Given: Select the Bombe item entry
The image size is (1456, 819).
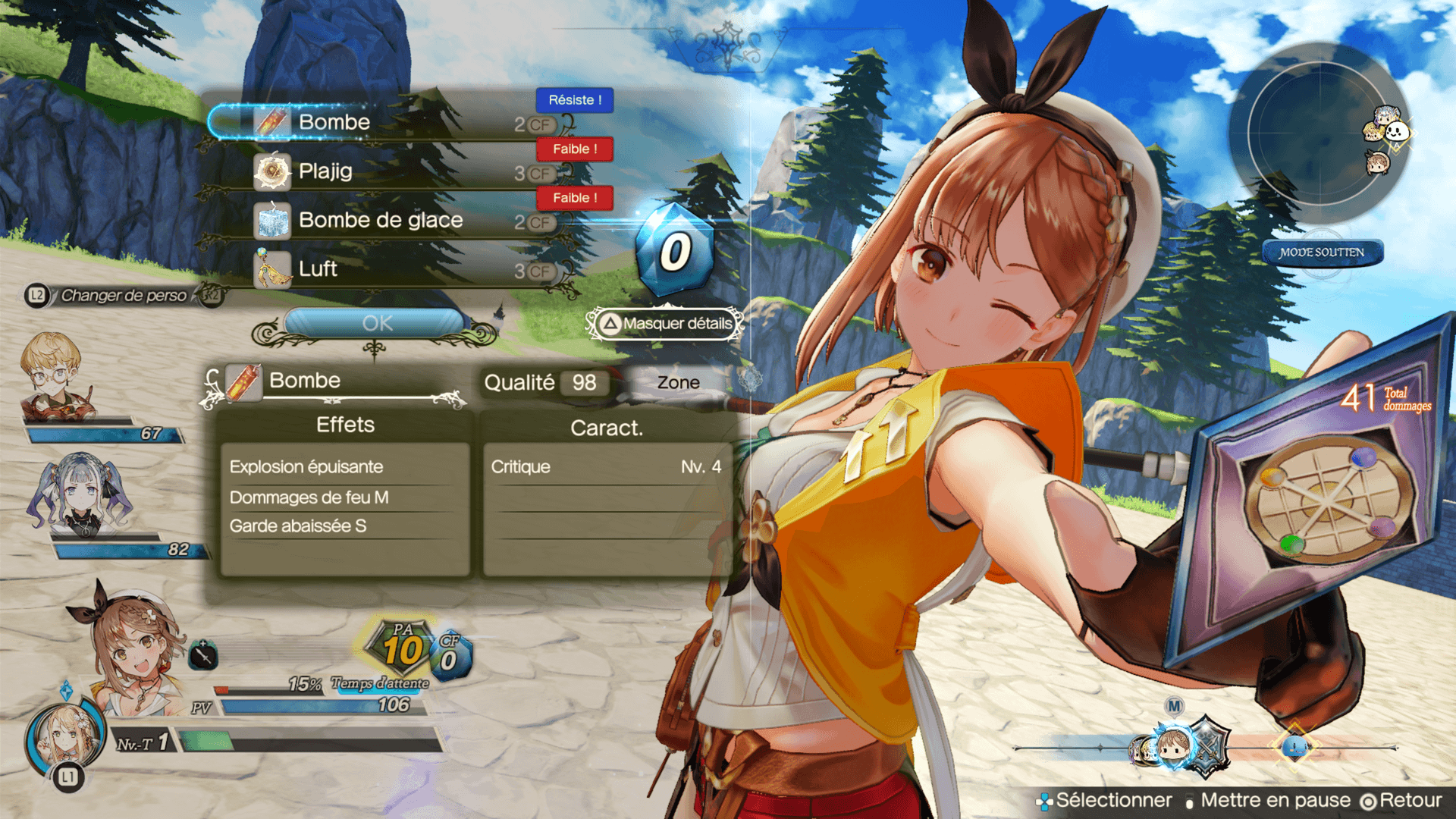Looking at the screenshot, I should click(334, 123).
